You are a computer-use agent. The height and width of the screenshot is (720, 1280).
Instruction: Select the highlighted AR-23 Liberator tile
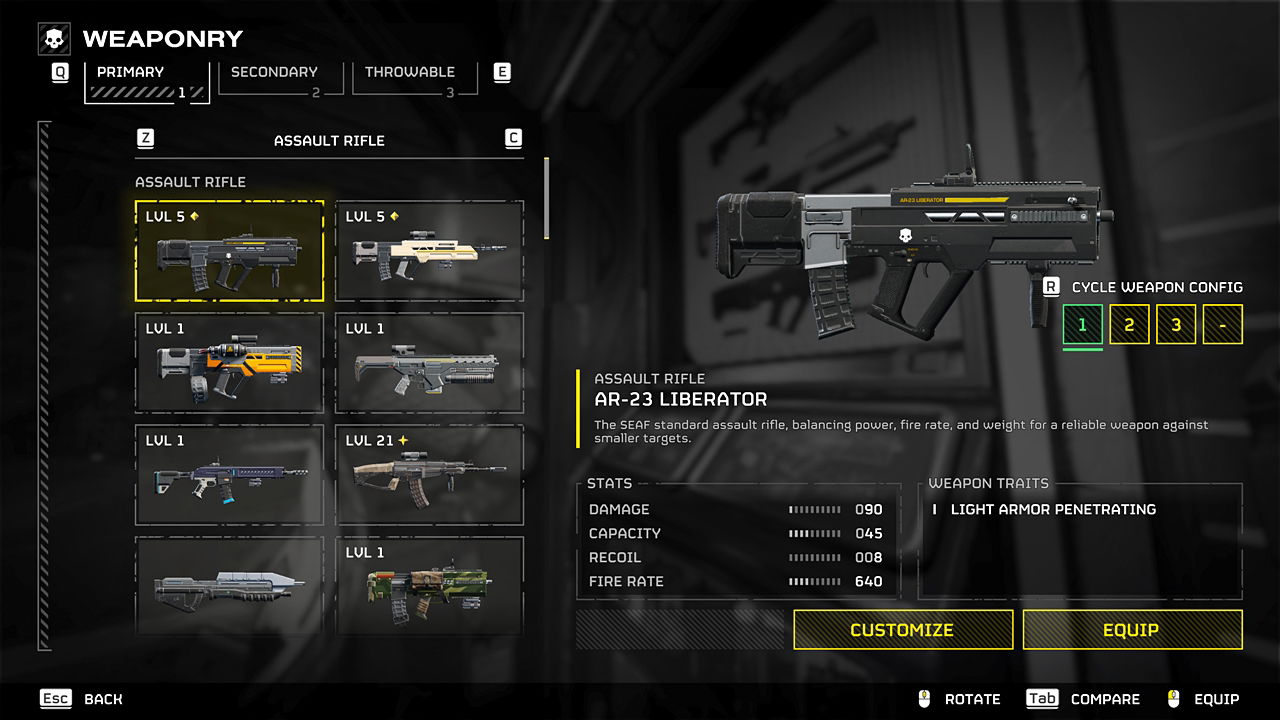[230, 251]
